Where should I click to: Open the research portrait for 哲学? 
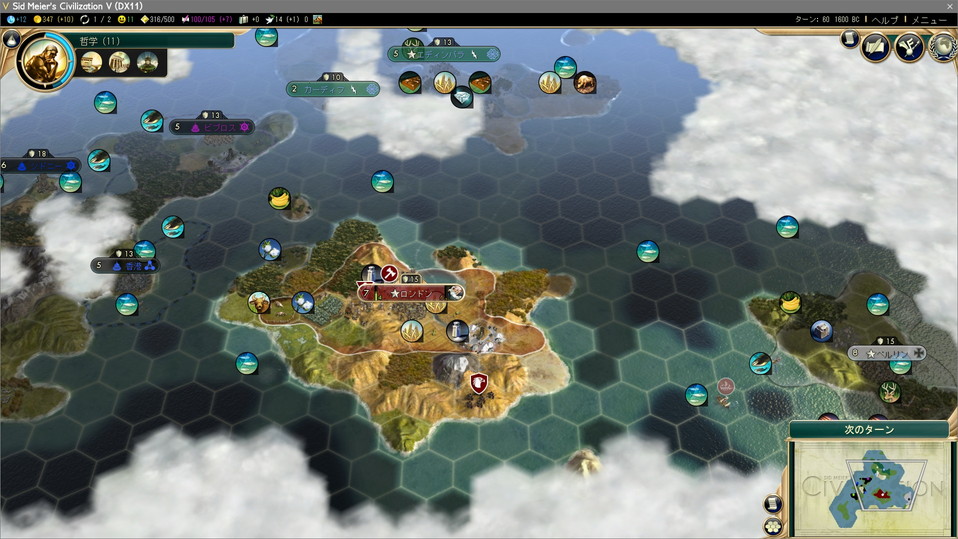(45, 60)
